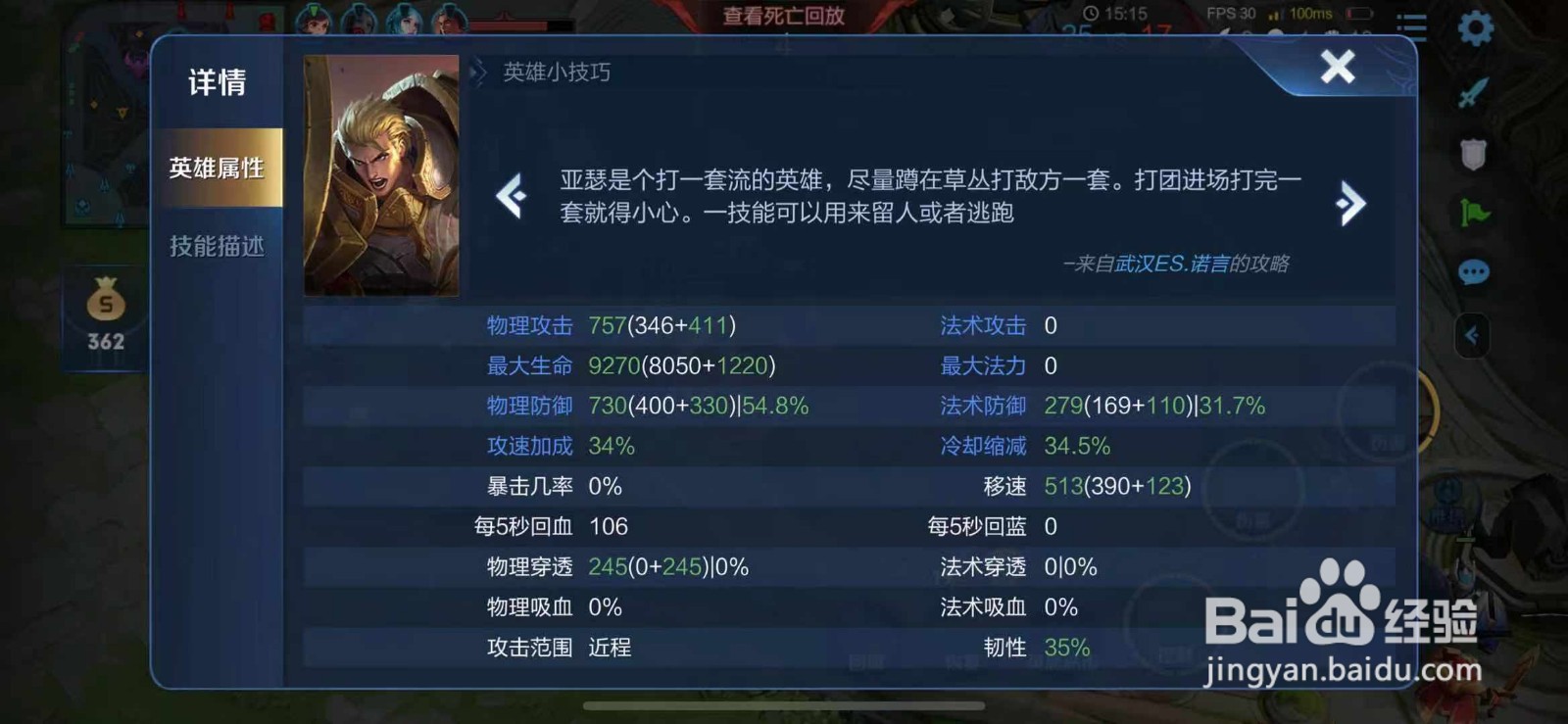The width and height of the screenshot is (1568, 724).
Task: Select the 英雄属性 tab
Action: point(218,168)
